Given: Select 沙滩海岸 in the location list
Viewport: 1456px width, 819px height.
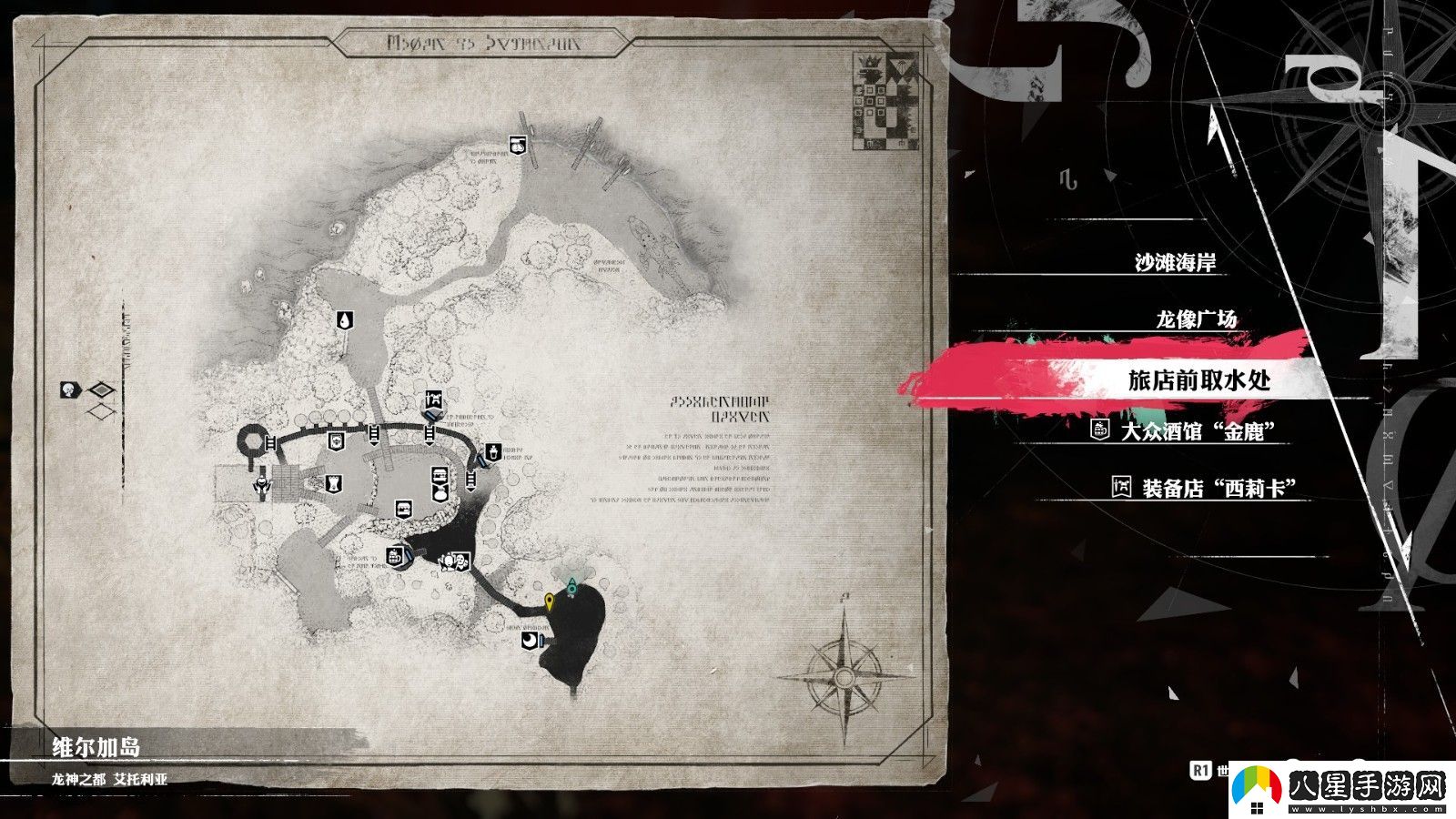Looking at the screenshot, I should point(1175,263).
